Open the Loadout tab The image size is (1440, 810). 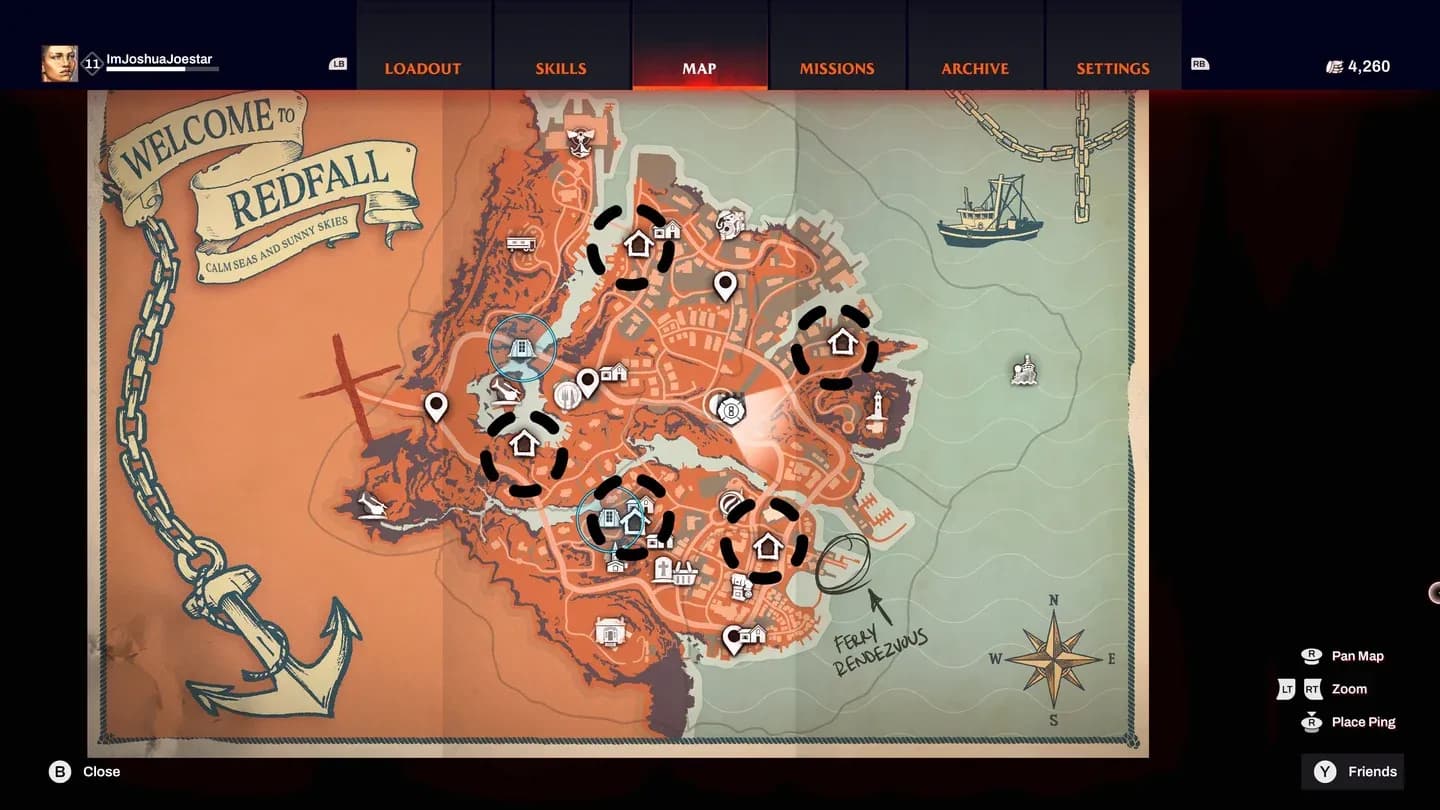point(423,68)
